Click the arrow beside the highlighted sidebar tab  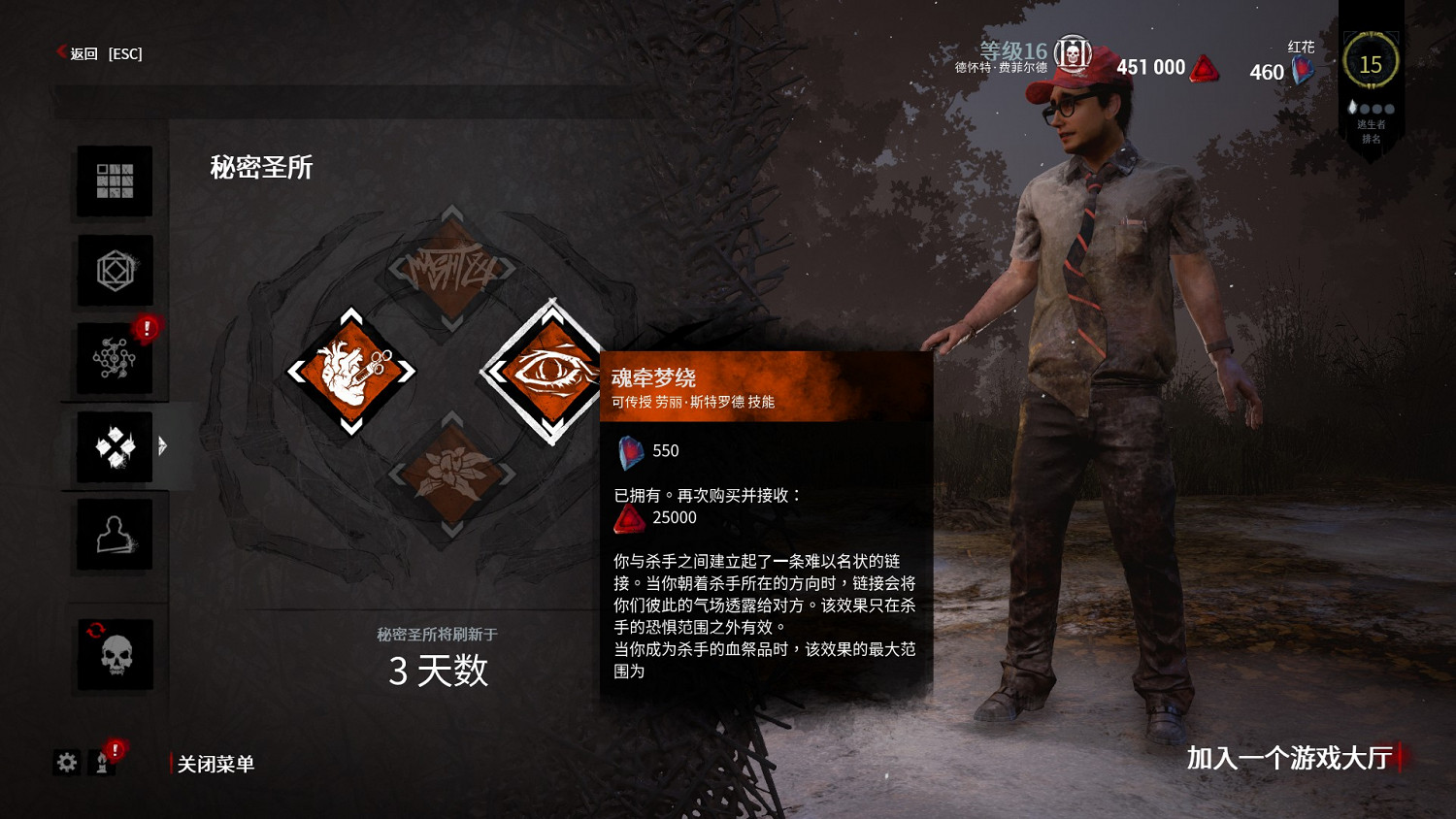[x=163, y=446]
